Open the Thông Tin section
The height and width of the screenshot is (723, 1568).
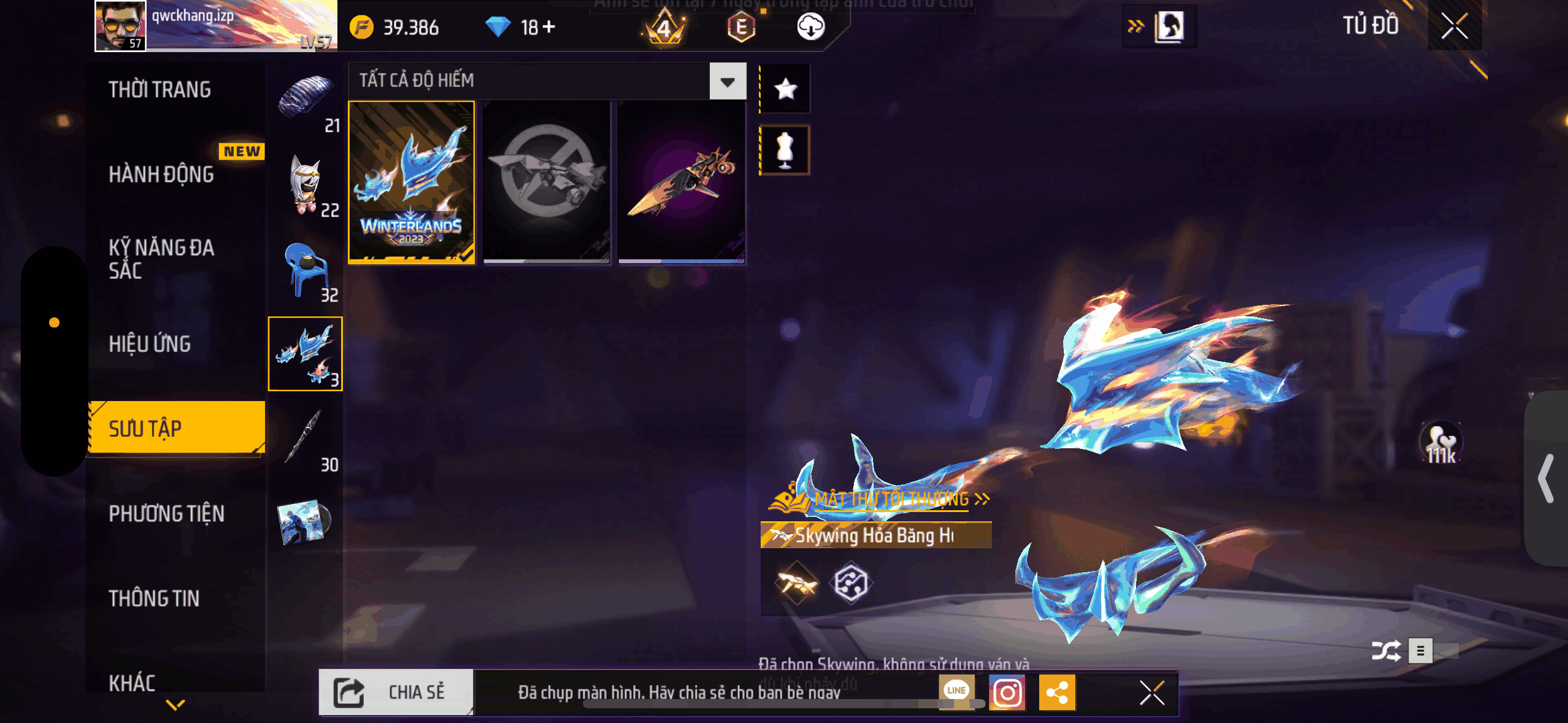(x=154, y=598)
